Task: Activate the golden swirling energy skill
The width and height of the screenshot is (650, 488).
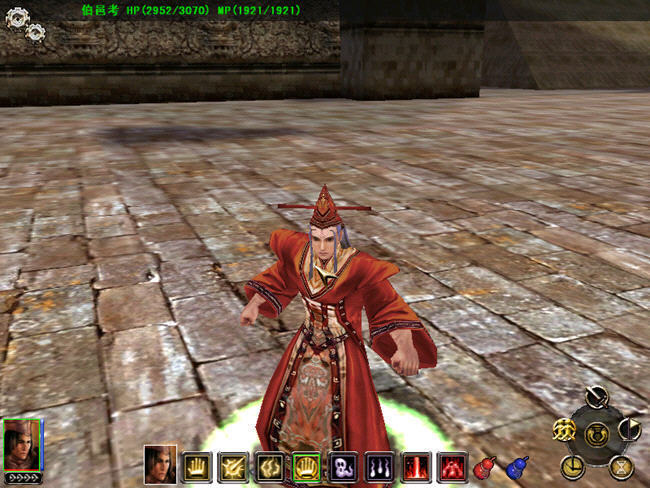Action: point(271,466)
